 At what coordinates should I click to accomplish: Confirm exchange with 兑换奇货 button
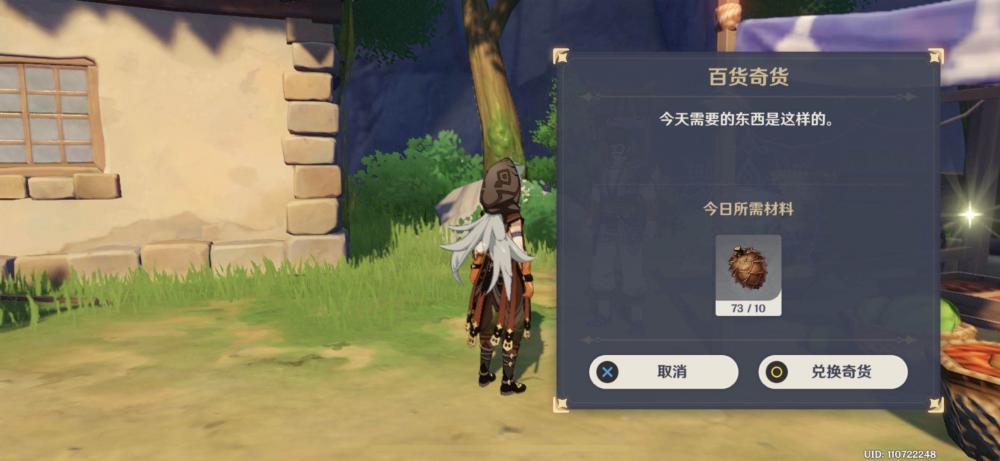[832, 372]
